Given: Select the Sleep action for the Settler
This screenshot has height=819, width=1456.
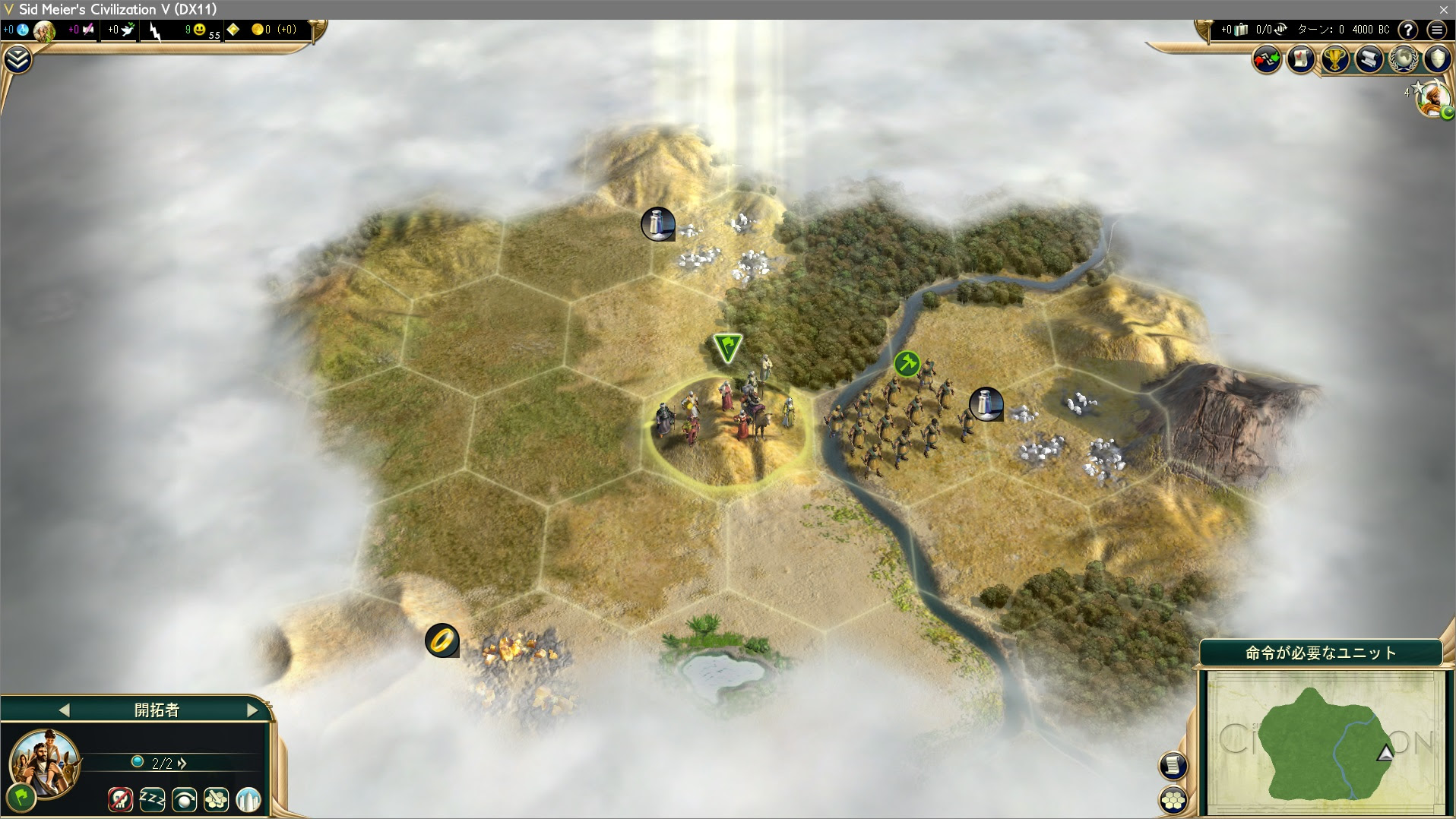Looking at the screenshot, I should 152,800.
